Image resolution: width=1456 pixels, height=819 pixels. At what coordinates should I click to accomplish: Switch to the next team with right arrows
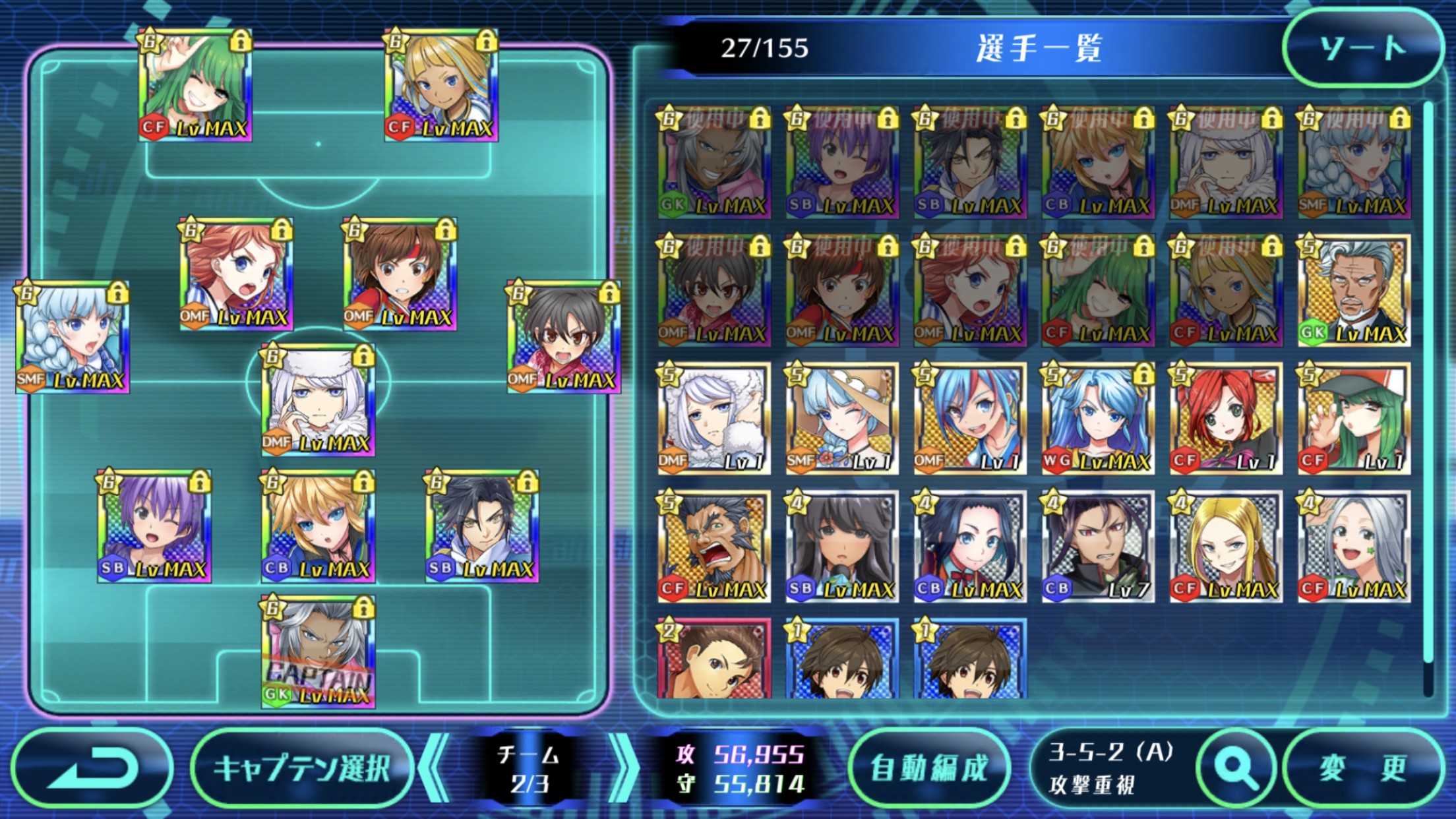pos(622,768)
